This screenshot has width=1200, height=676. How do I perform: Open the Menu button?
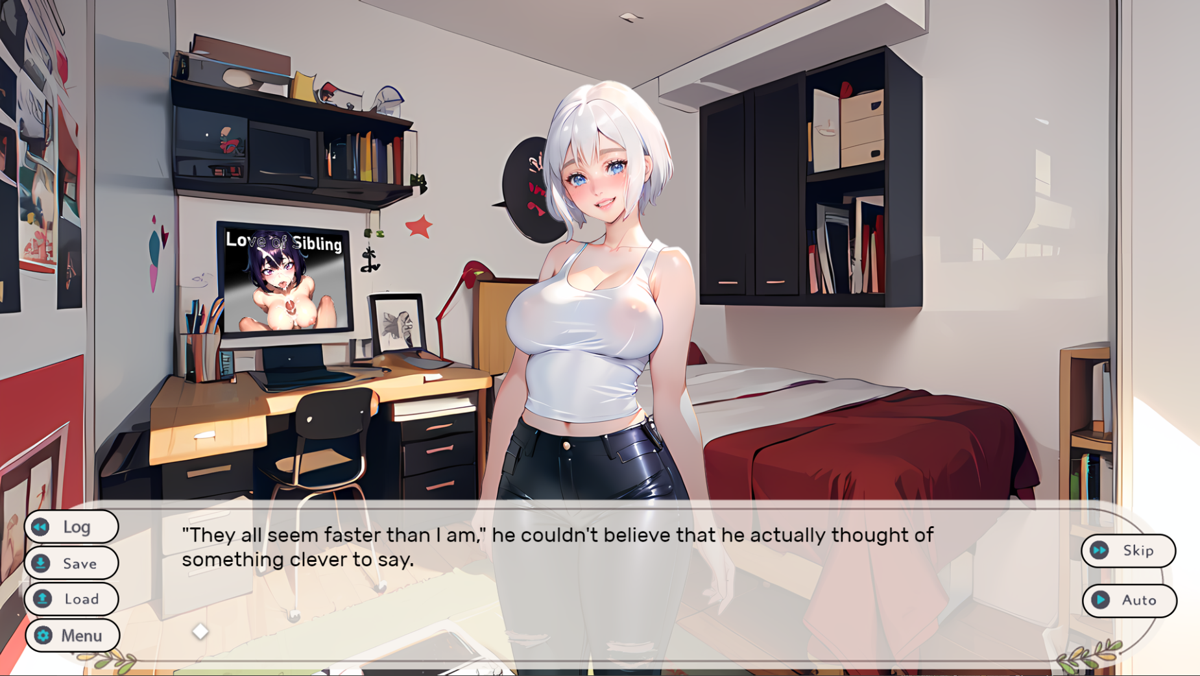(x=71, y=635)
